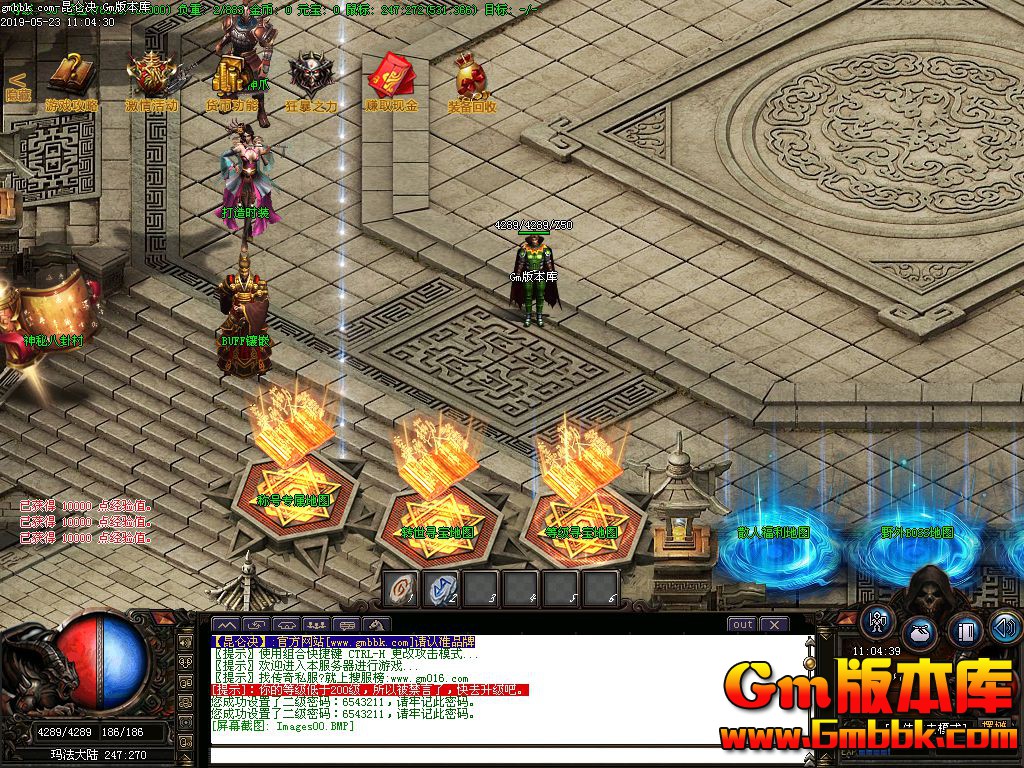Click the chat panel's out button
Image resolution: width=1024 pixels, height=768 pixels.
point(742,624)
